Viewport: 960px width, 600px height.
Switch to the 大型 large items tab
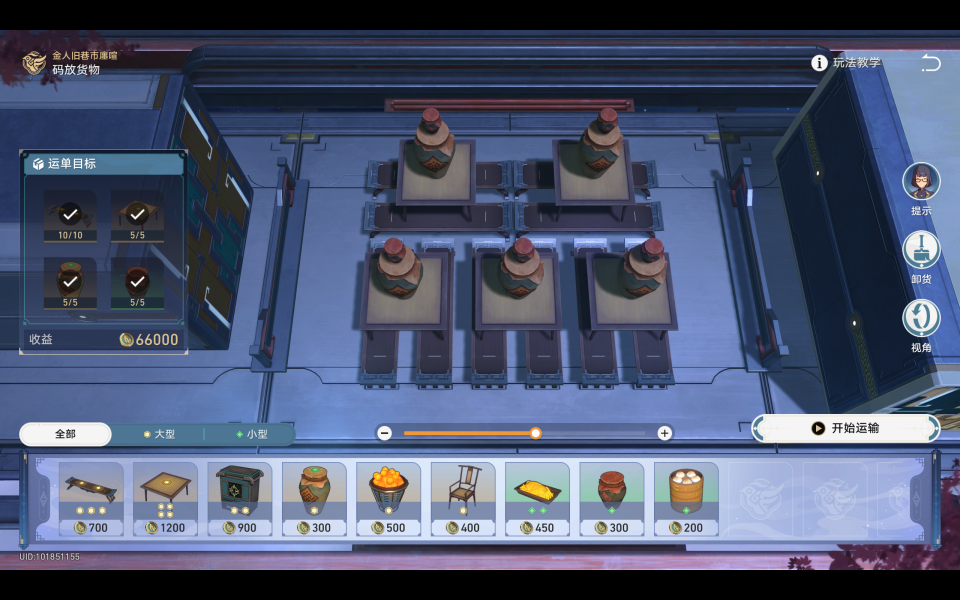pyautogui.click(x=159, y=434)
